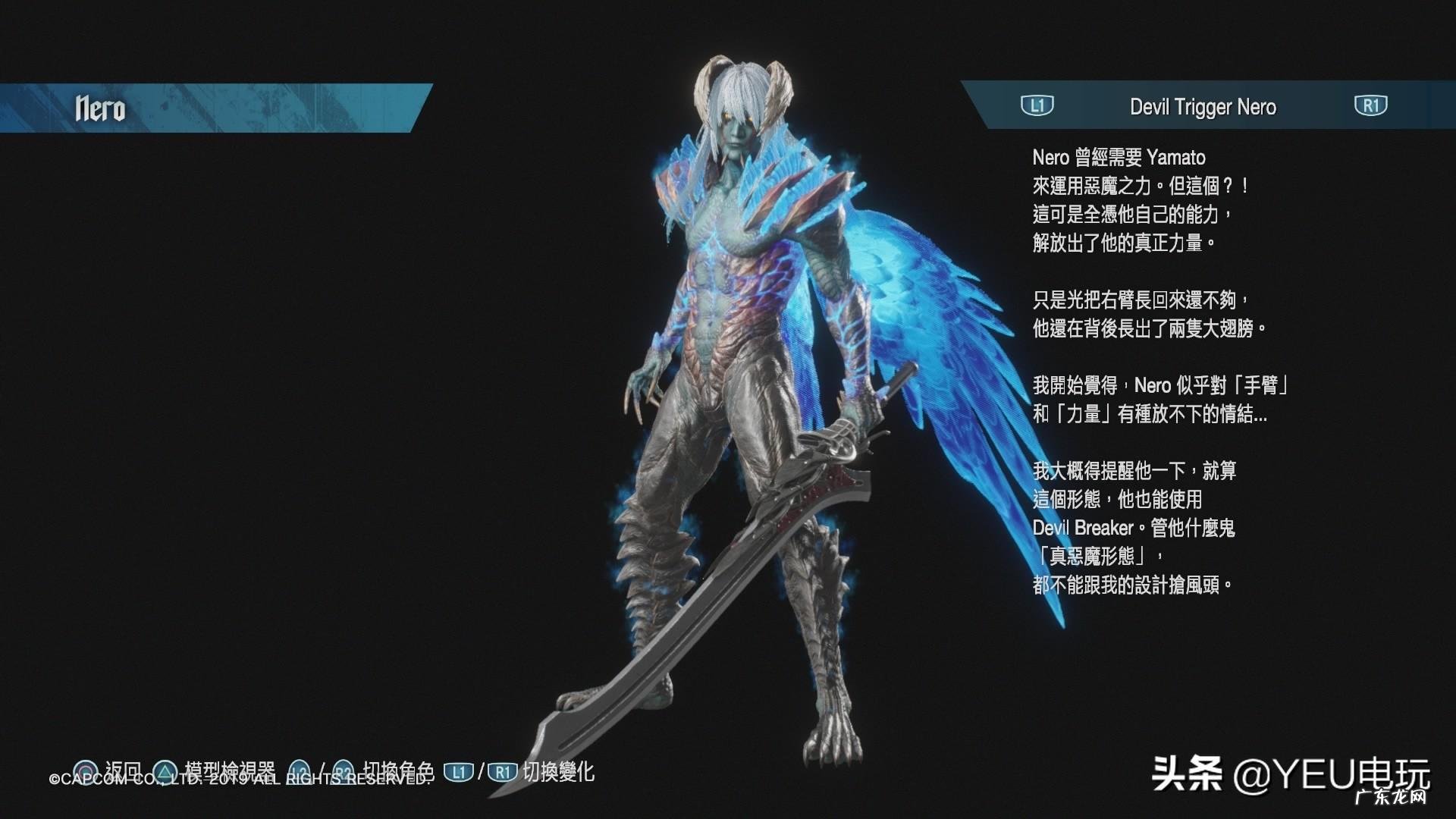This screenshot has width=1456, height=819.
Task: Click the Devil Trigger Nero variation title
Action: point(1203,107)
